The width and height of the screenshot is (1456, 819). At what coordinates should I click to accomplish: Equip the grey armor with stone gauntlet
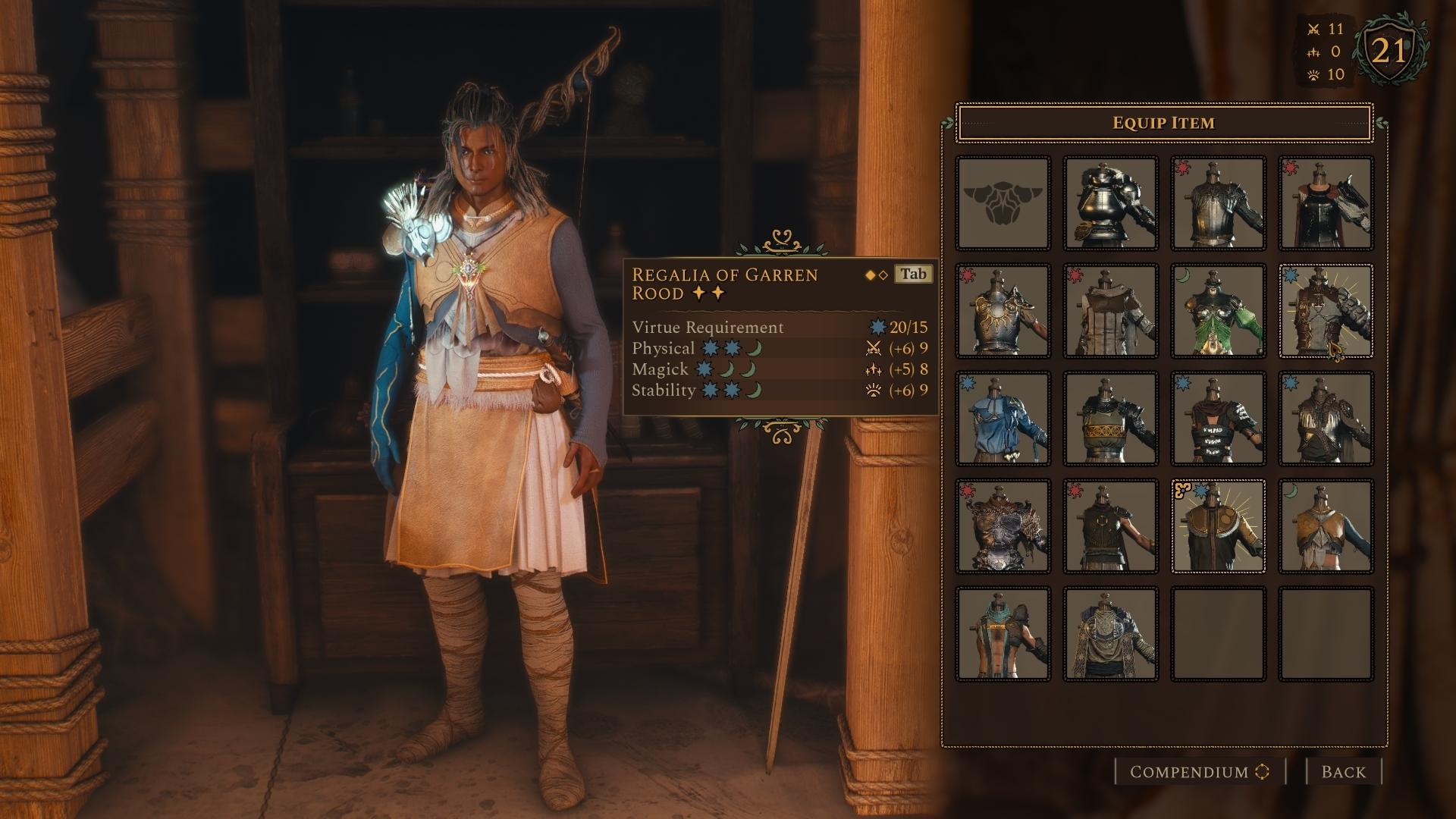pos(1326,311)
